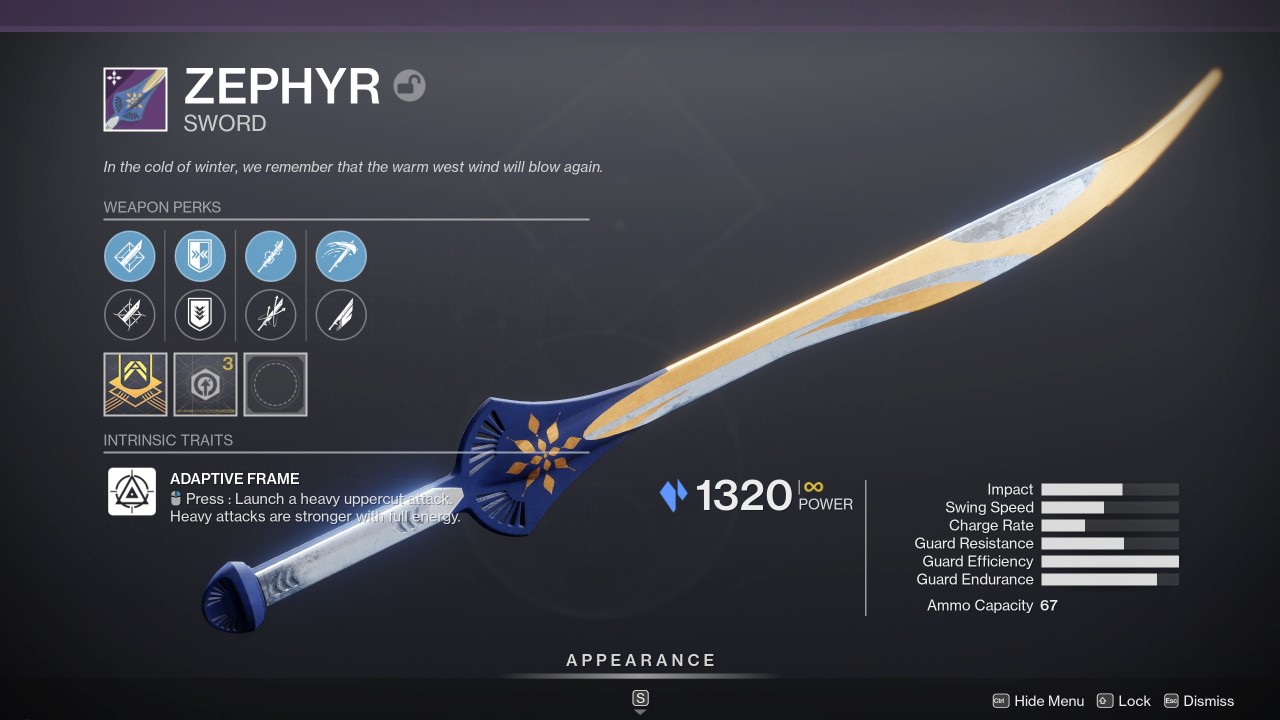Click the padlock icon beside the weapon name
The image size is (1280, 720).
click(411, 86)
